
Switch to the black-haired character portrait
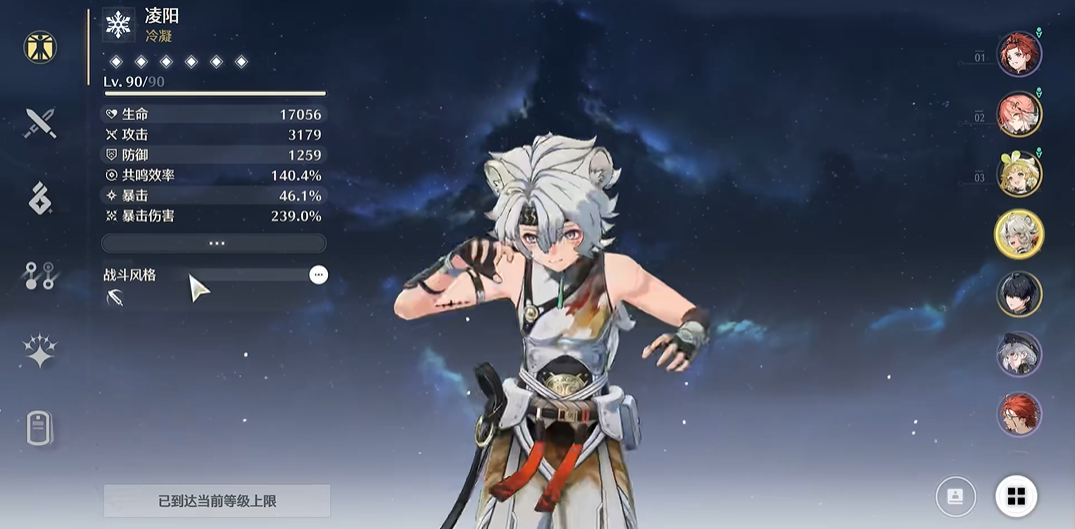pos(1019,294)
